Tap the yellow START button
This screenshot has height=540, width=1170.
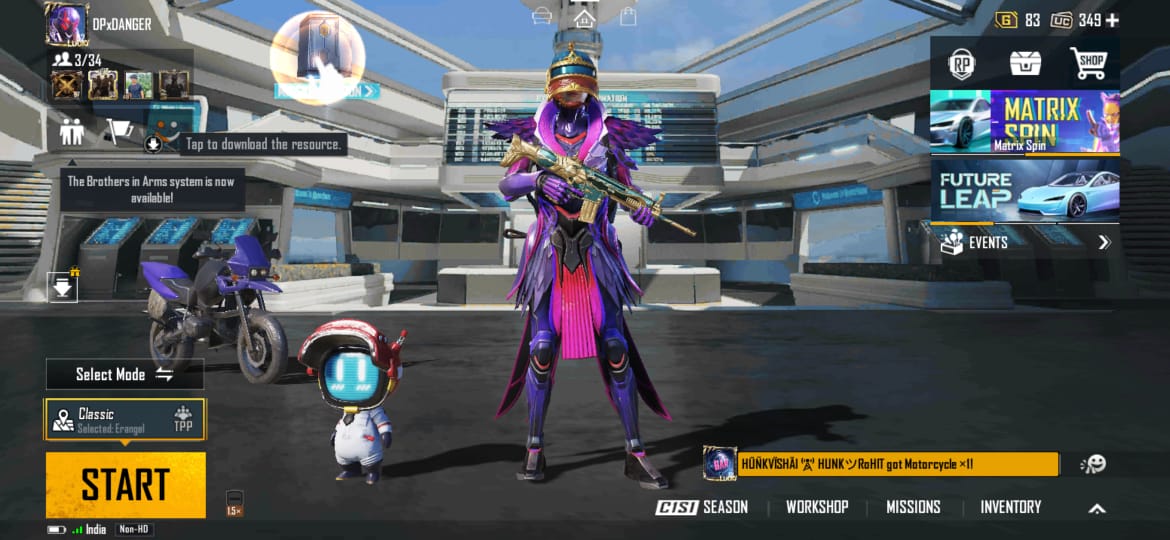125,484
